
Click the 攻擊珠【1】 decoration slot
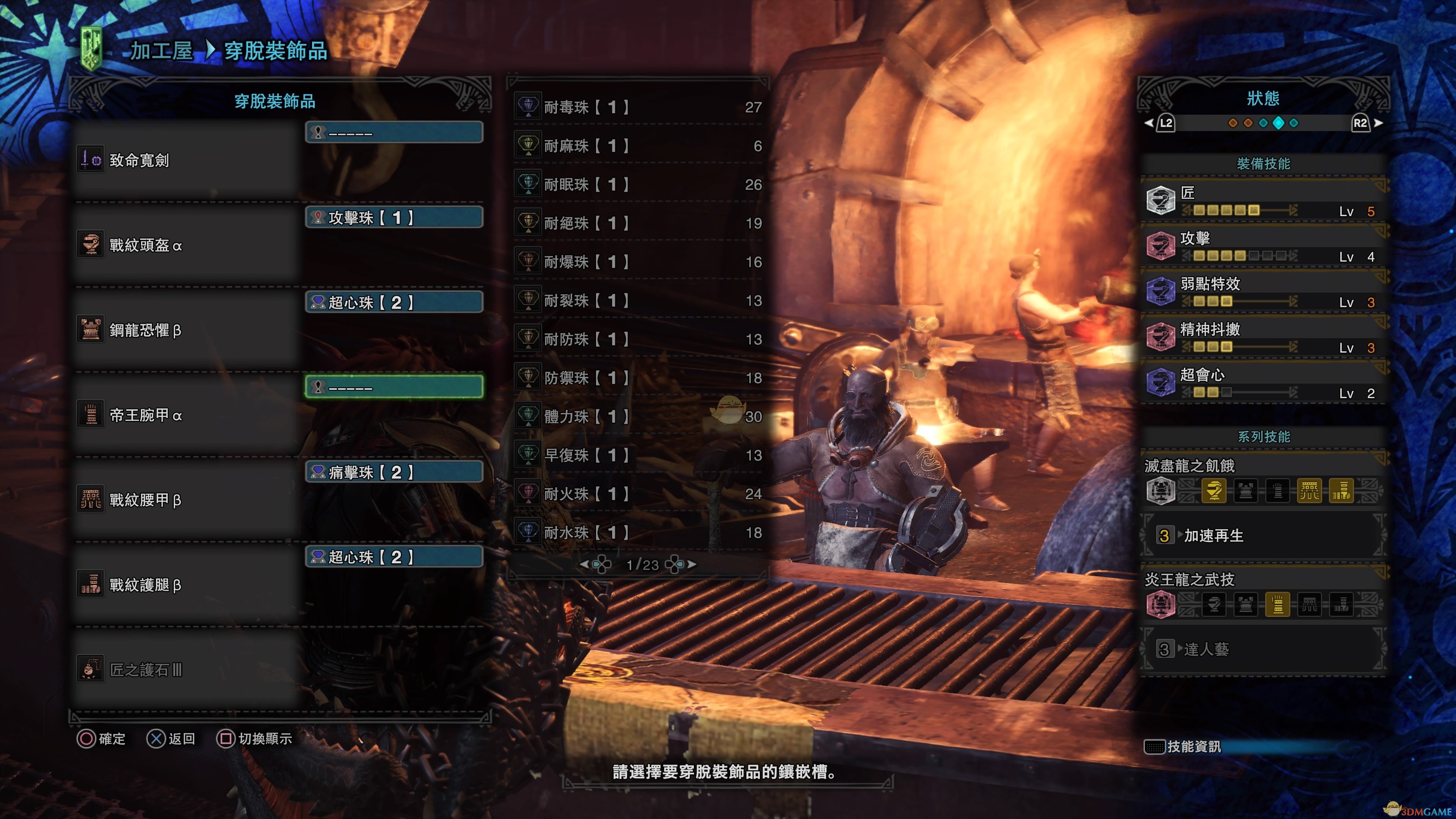pyautogui.click(x=394, y=218)
